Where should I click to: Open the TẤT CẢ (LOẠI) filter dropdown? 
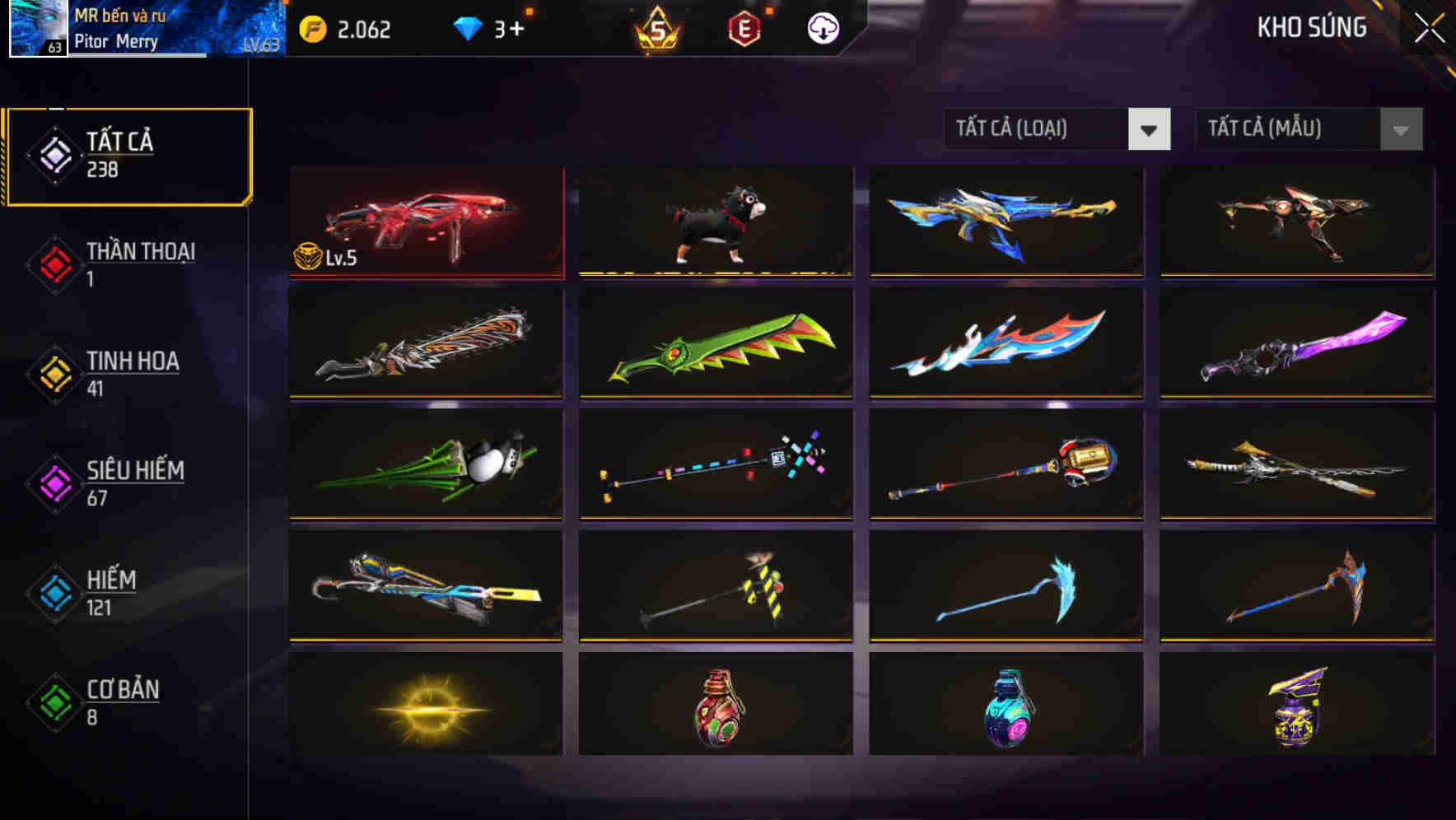point(1057,129)
